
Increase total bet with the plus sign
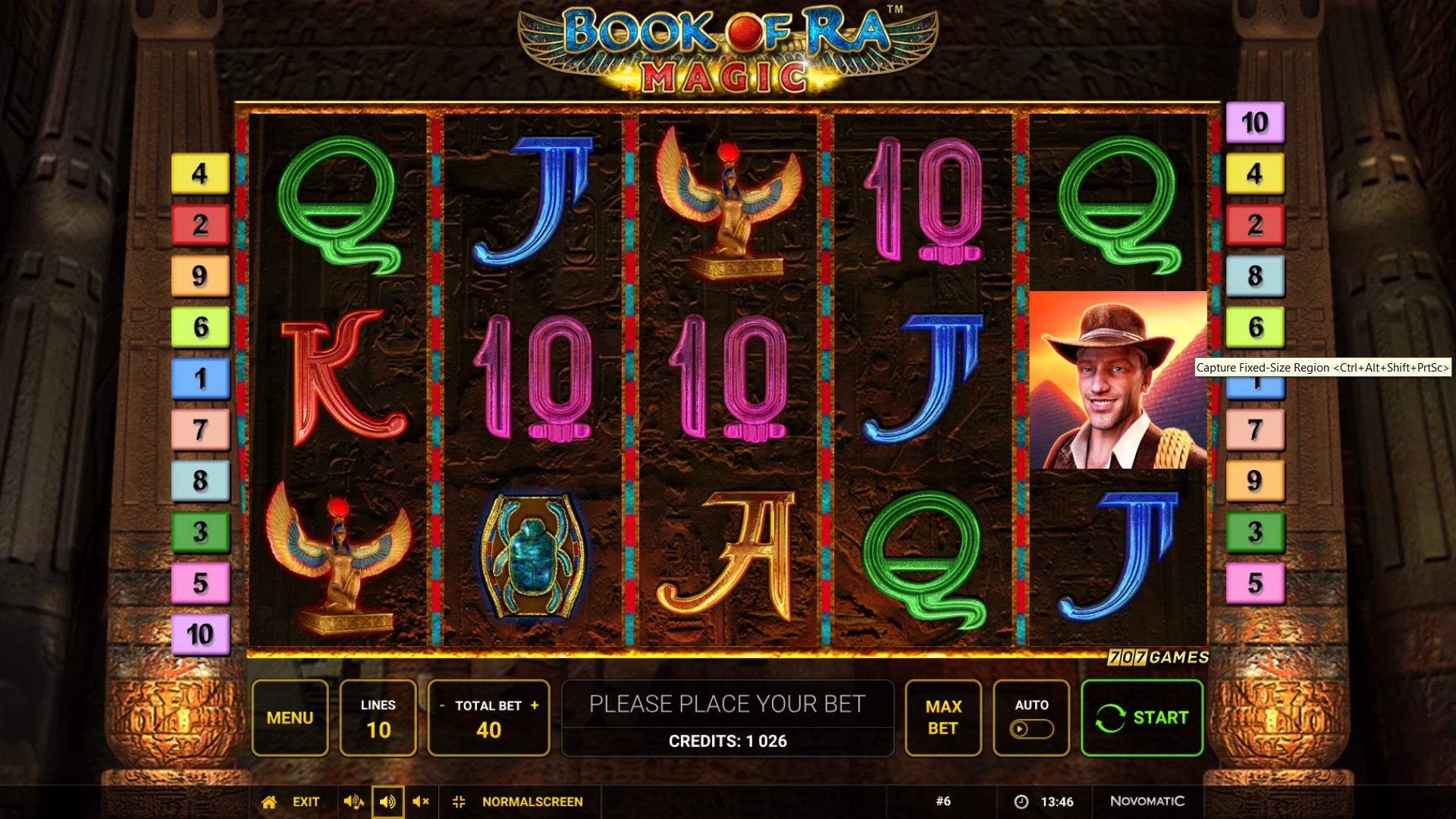click(535, 704)
